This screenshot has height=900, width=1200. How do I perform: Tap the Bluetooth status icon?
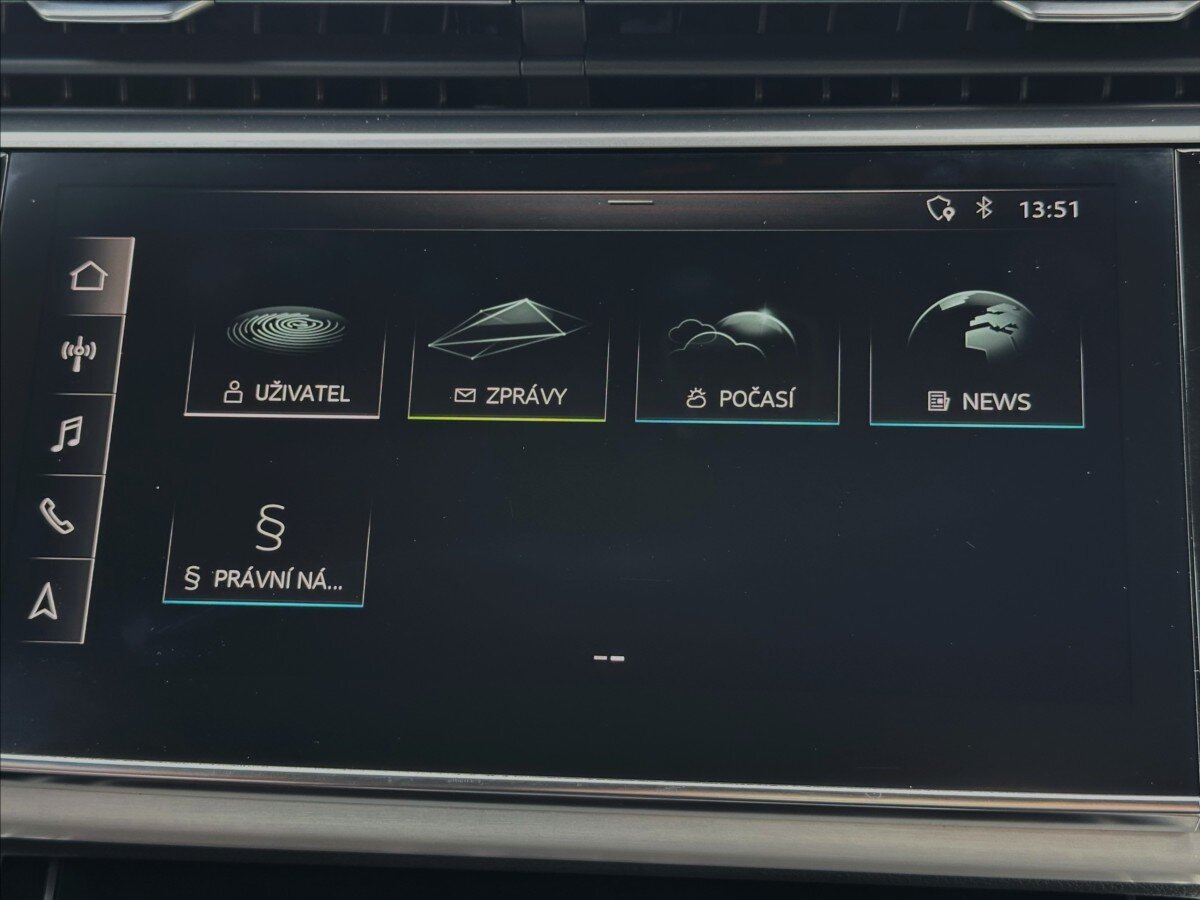[x=984, y=208]
